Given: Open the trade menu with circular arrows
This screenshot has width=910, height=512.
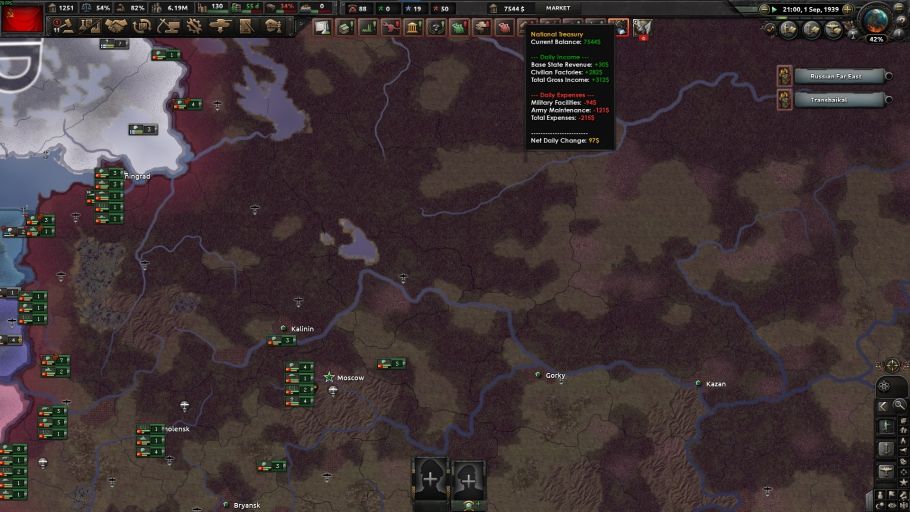Looking at the screenshot, I should [142, 26].
